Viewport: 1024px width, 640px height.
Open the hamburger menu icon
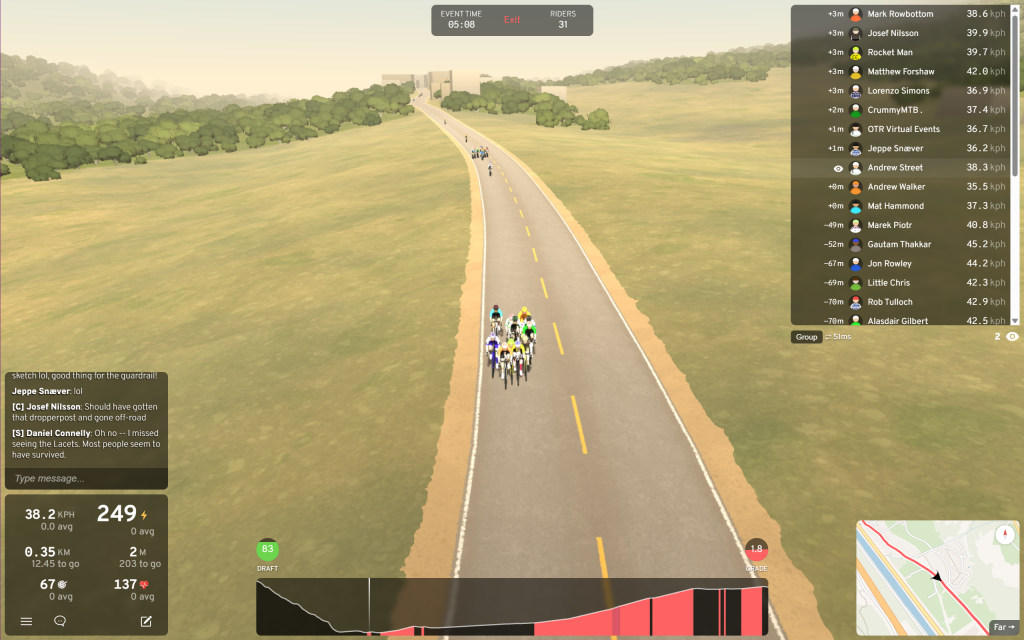point(26,621)
